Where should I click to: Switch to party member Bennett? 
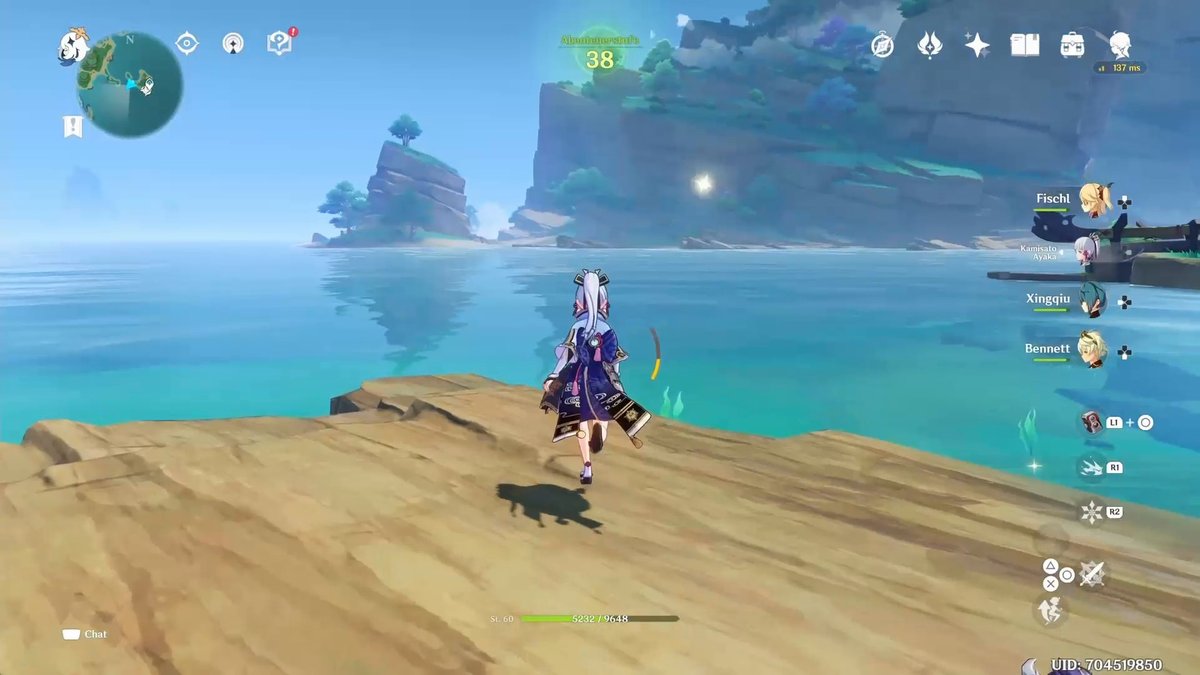click(1093, 349)
